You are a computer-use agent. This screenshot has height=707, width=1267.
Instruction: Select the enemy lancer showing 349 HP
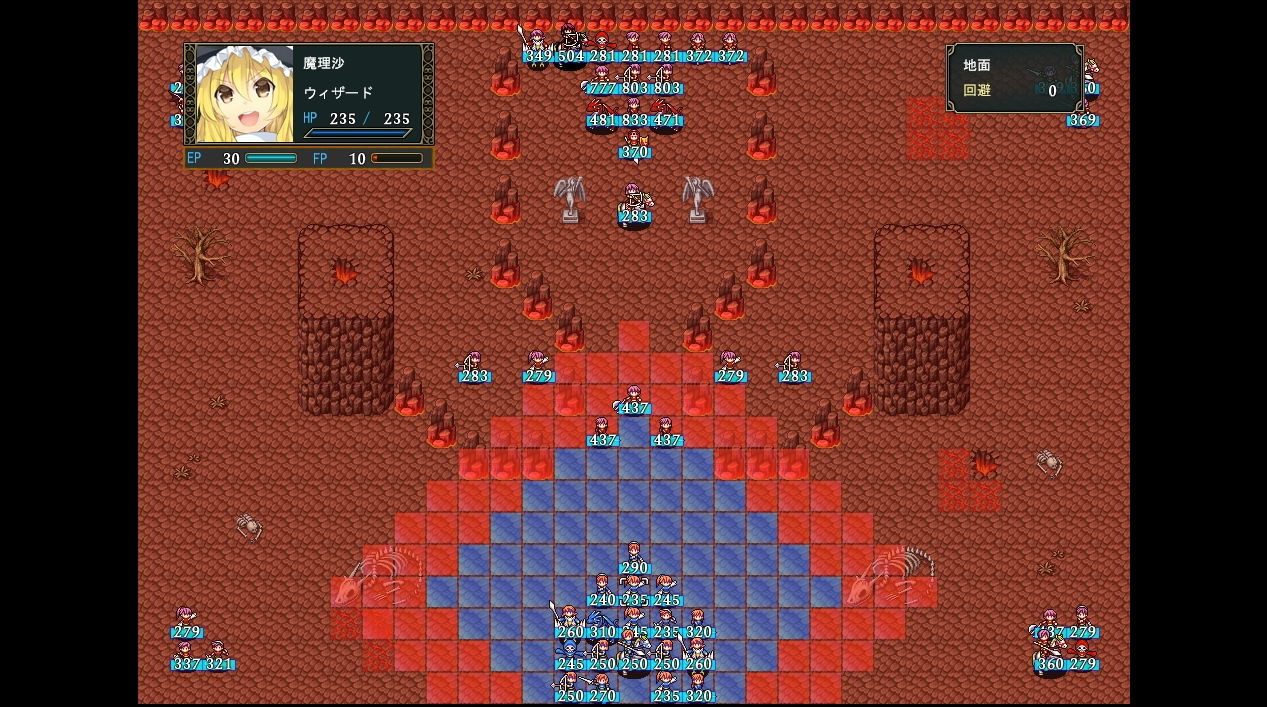(538, 46)
